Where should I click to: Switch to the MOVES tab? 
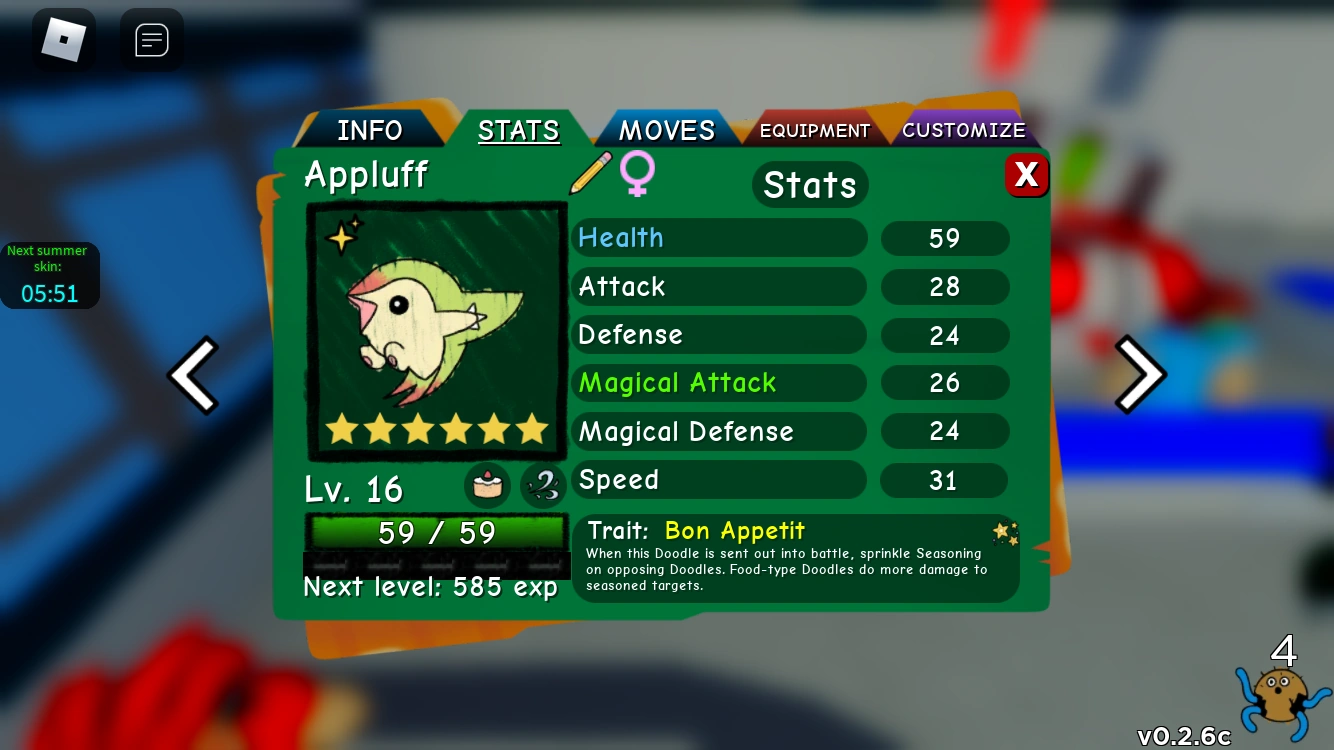(x=666, y=129)
